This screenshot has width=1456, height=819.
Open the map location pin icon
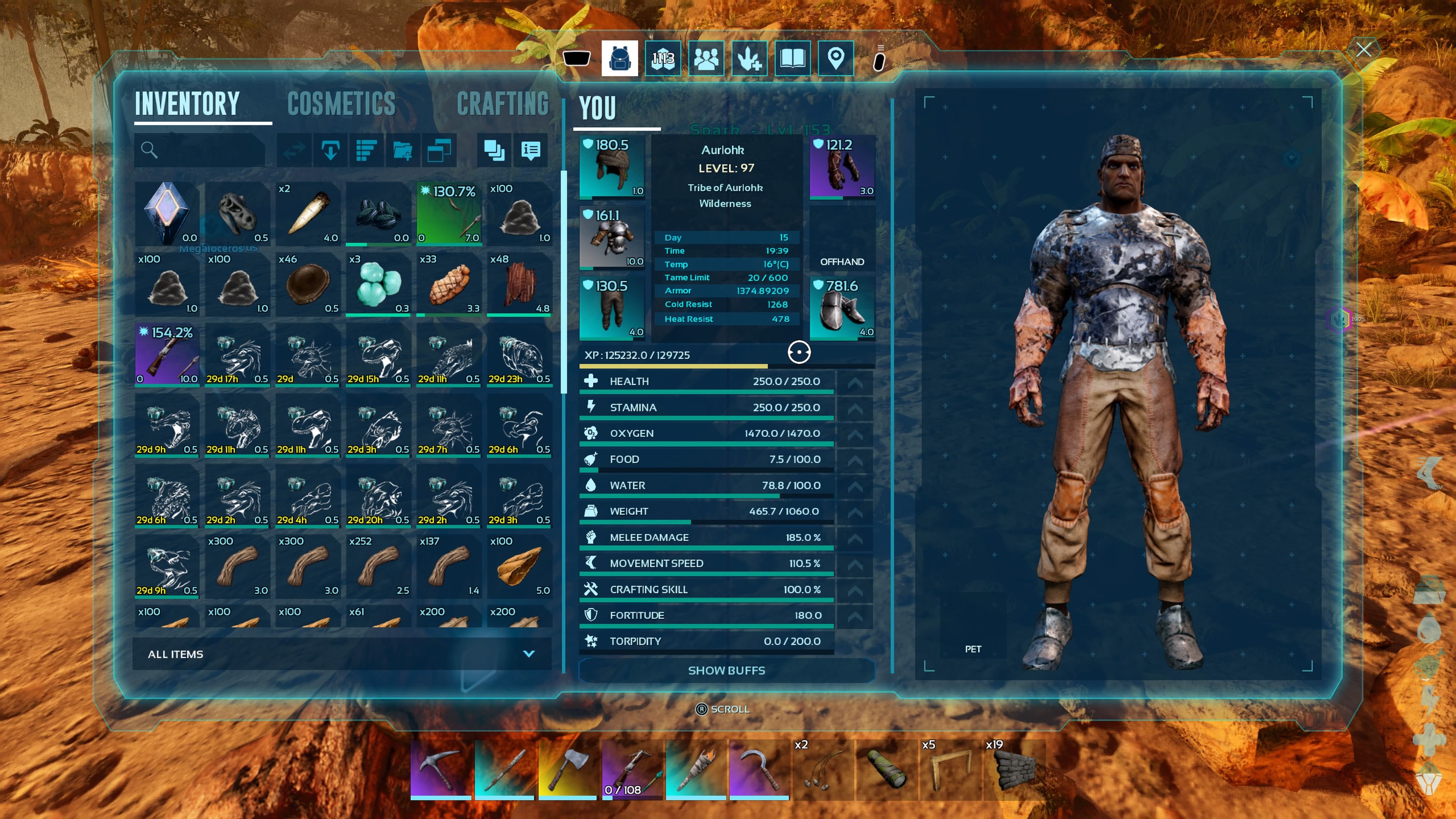[x=835, y=58]
